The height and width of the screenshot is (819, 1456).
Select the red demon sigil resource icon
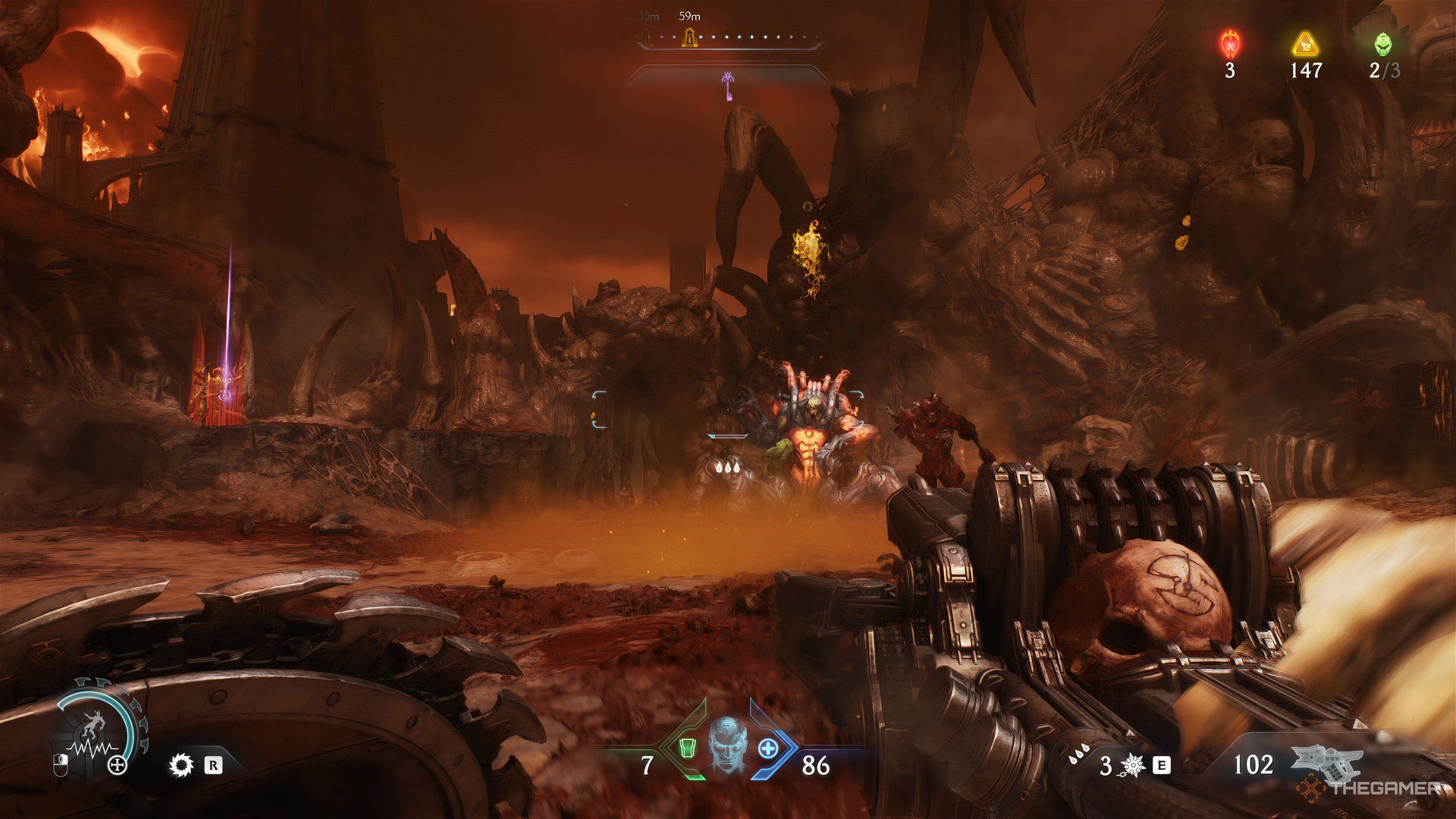(x=1229, y=44)
